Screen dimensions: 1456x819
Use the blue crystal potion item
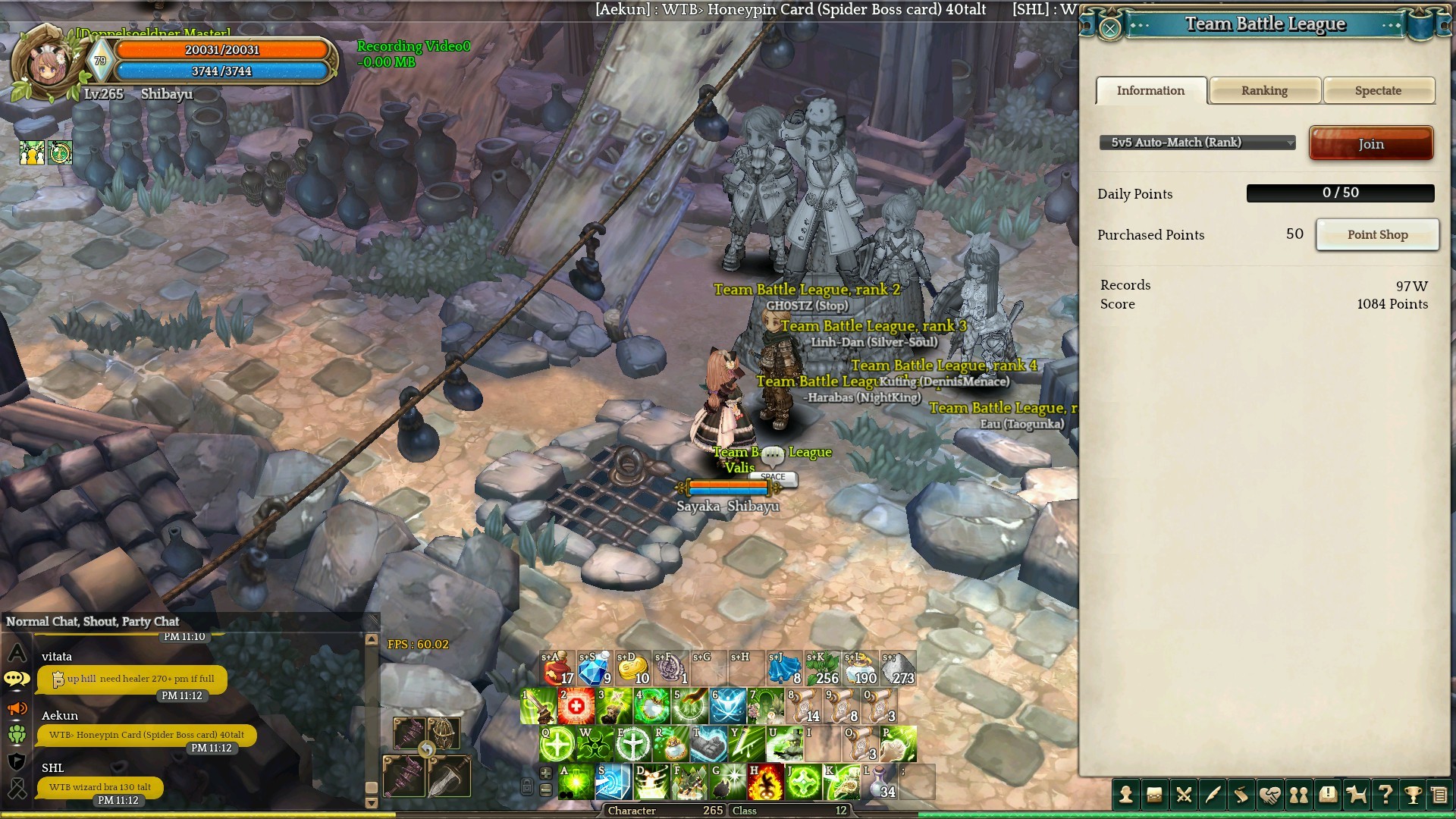click(595, 668)
